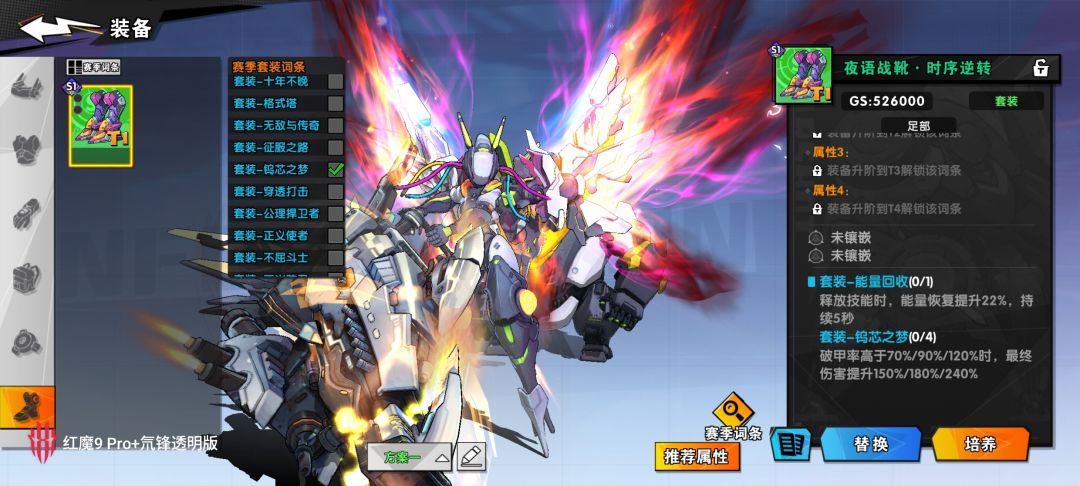1080x486 pixels.
Task: Check the 套装-格式塔 set filter
Action: coord(336,103)
